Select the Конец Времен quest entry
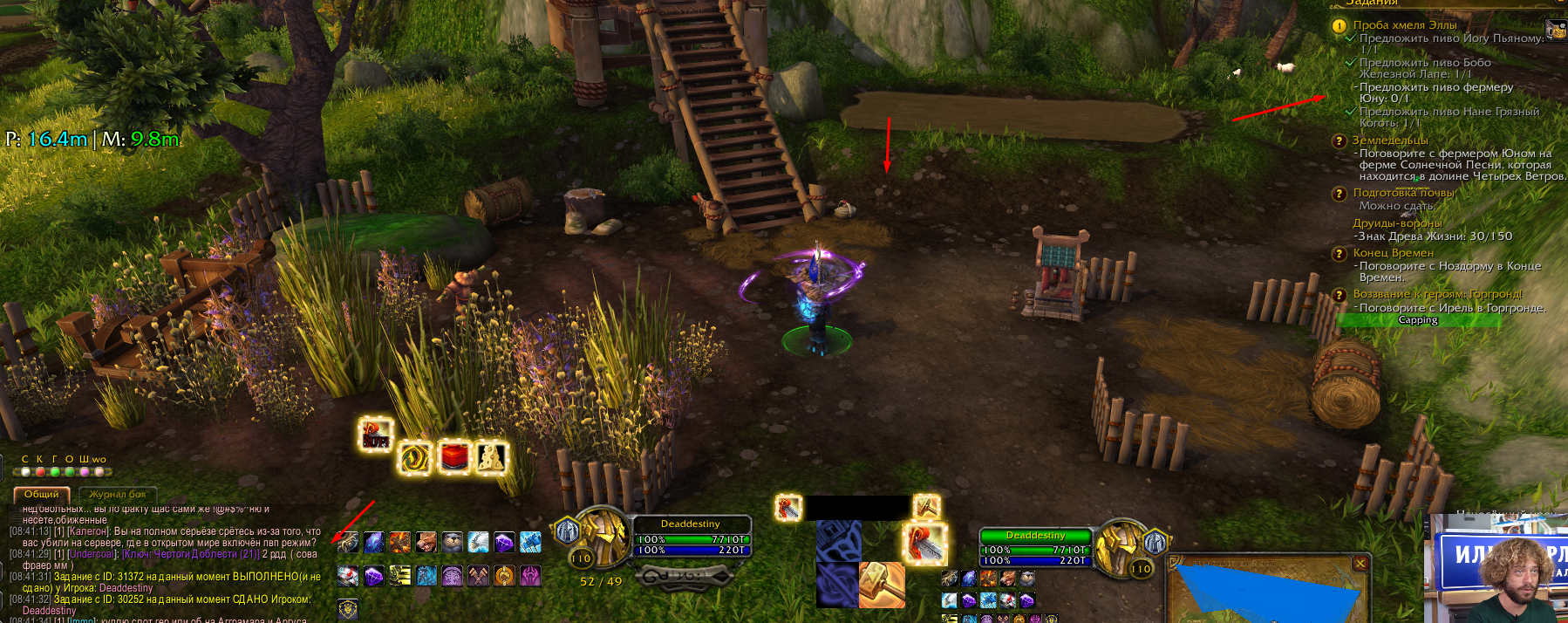1568x623 pixels. tap(1393, 253)
